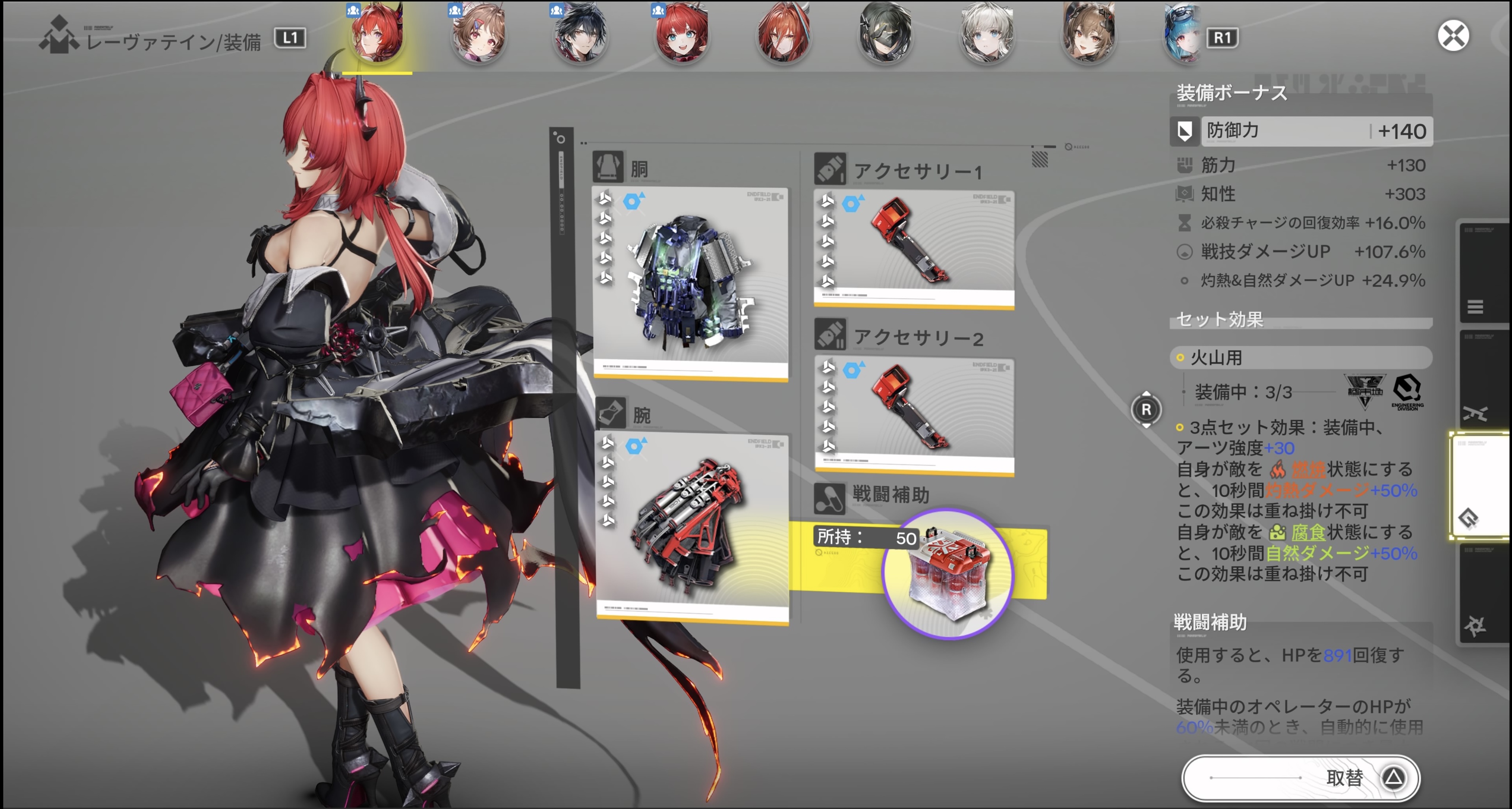Pick the blue-haired operator portrait
Image resolution: width=1512 pixels, height=809 pixels.
1181,34
